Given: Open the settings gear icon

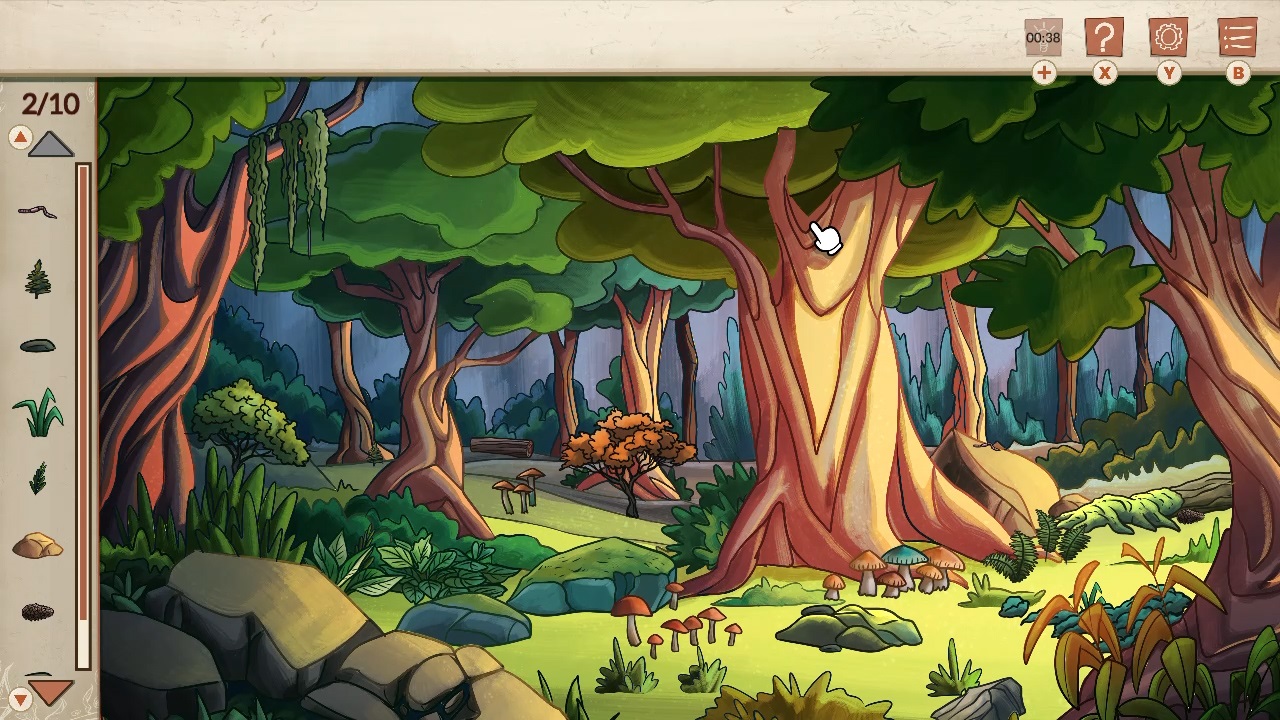Looking at the screenshot, I should click(1169, 38).
